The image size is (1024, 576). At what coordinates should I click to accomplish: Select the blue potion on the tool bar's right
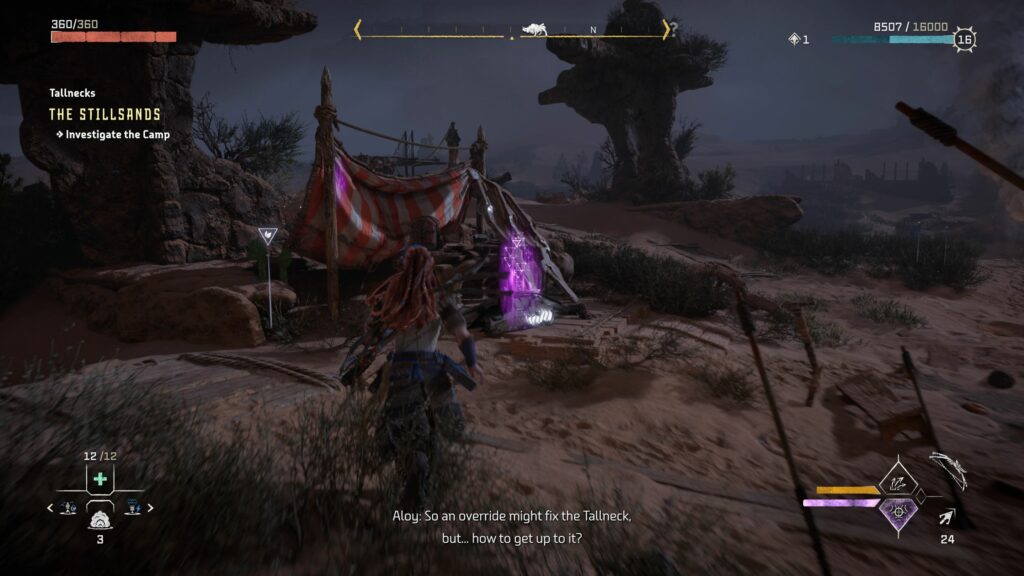132,508
